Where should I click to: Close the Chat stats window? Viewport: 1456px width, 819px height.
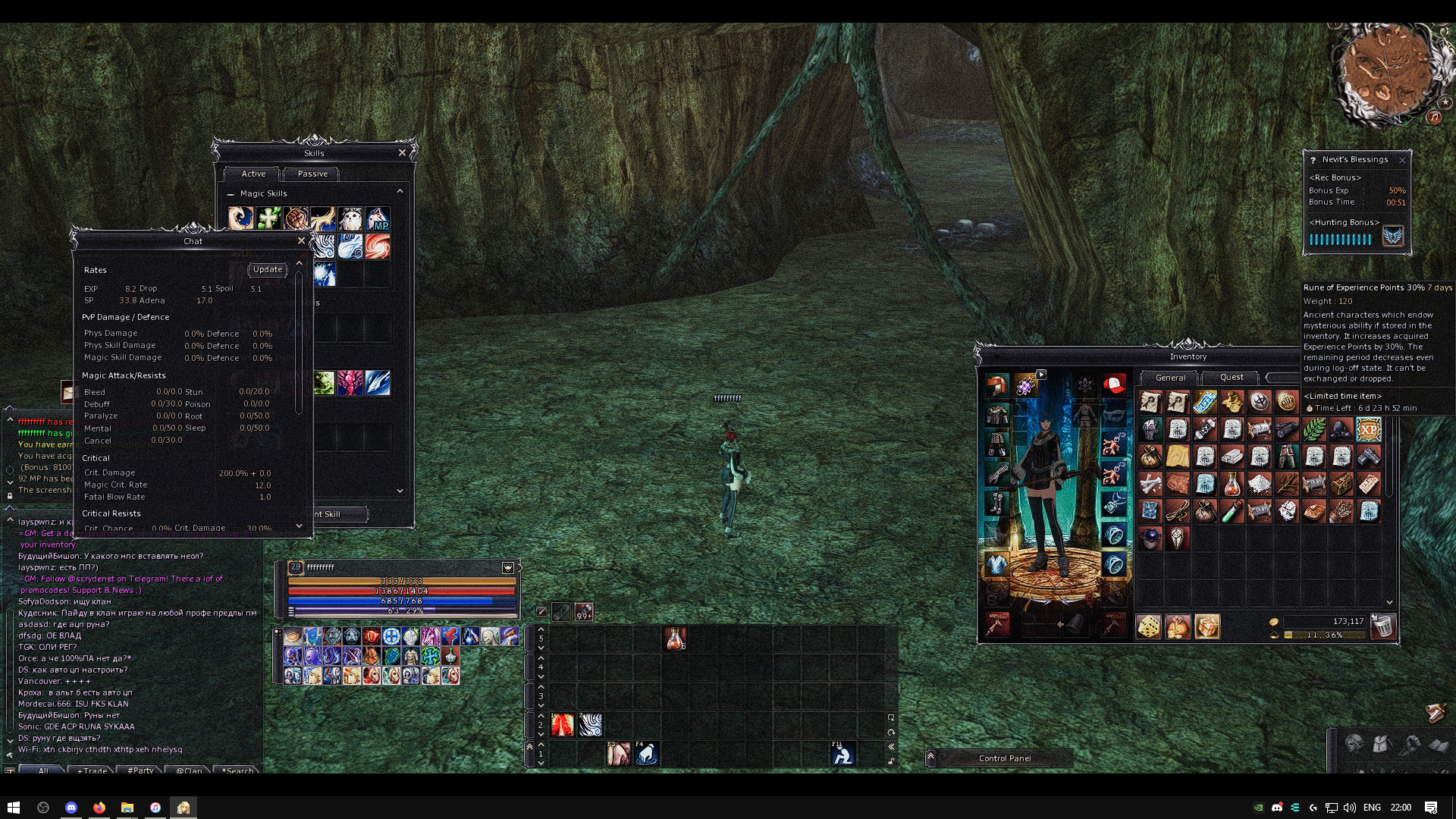(x=301, y=241)
